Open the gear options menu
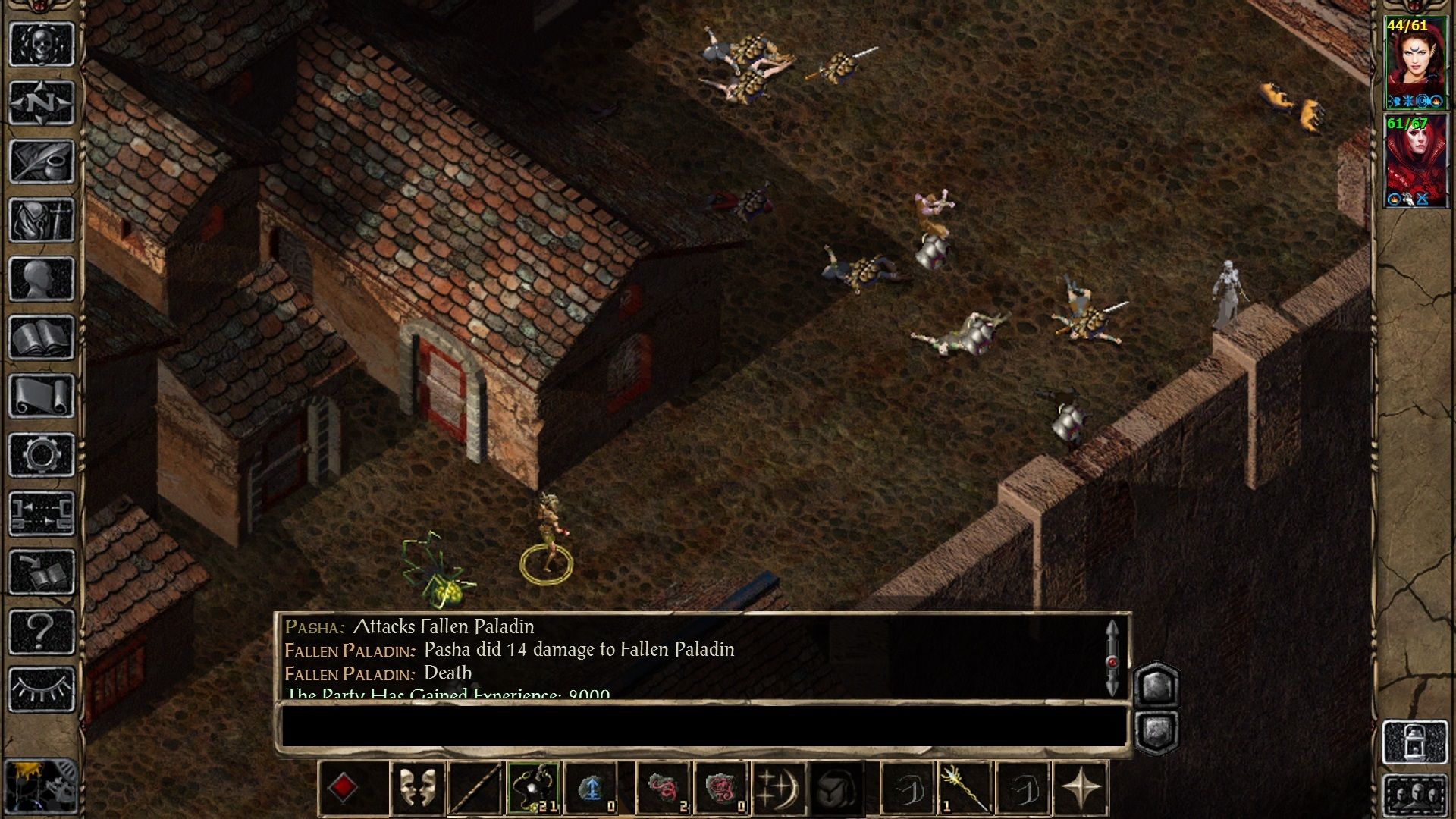The width and height of the screenshot is (1456, 819). 42,455
